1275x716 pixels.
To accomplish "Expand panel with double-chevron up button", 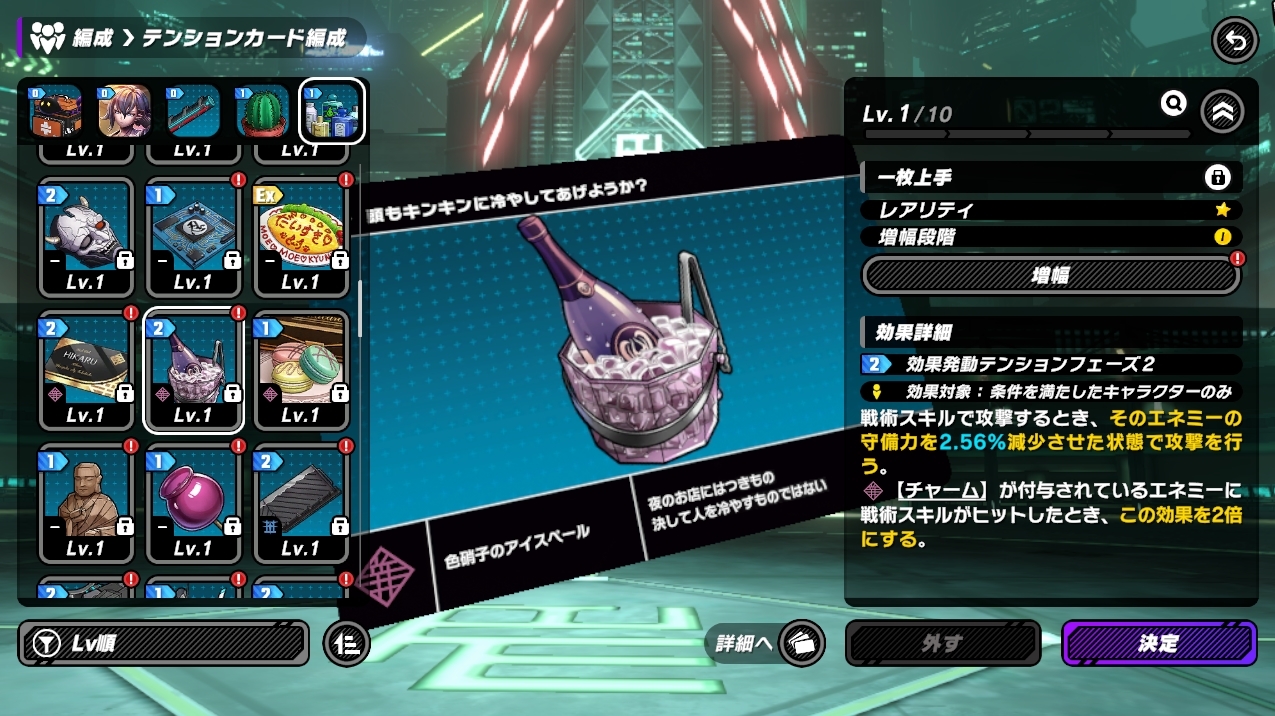I will point(1221,111).
